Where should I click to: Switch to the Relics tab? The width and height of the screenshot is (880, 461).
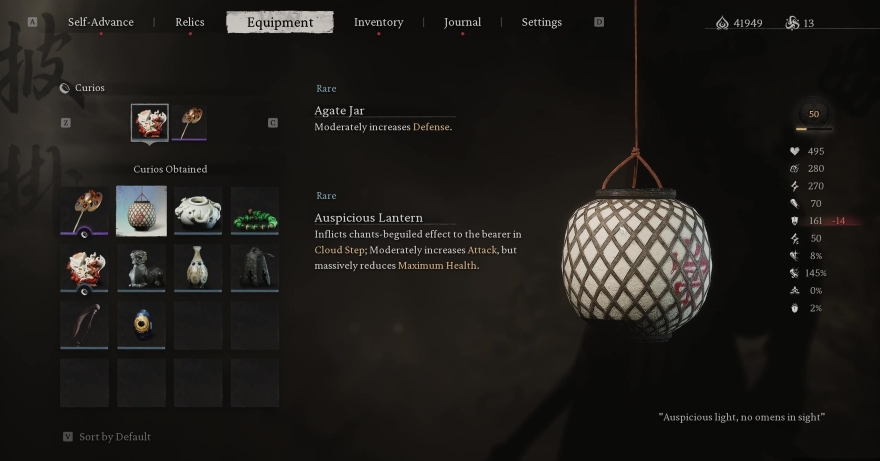pos(189,22)
